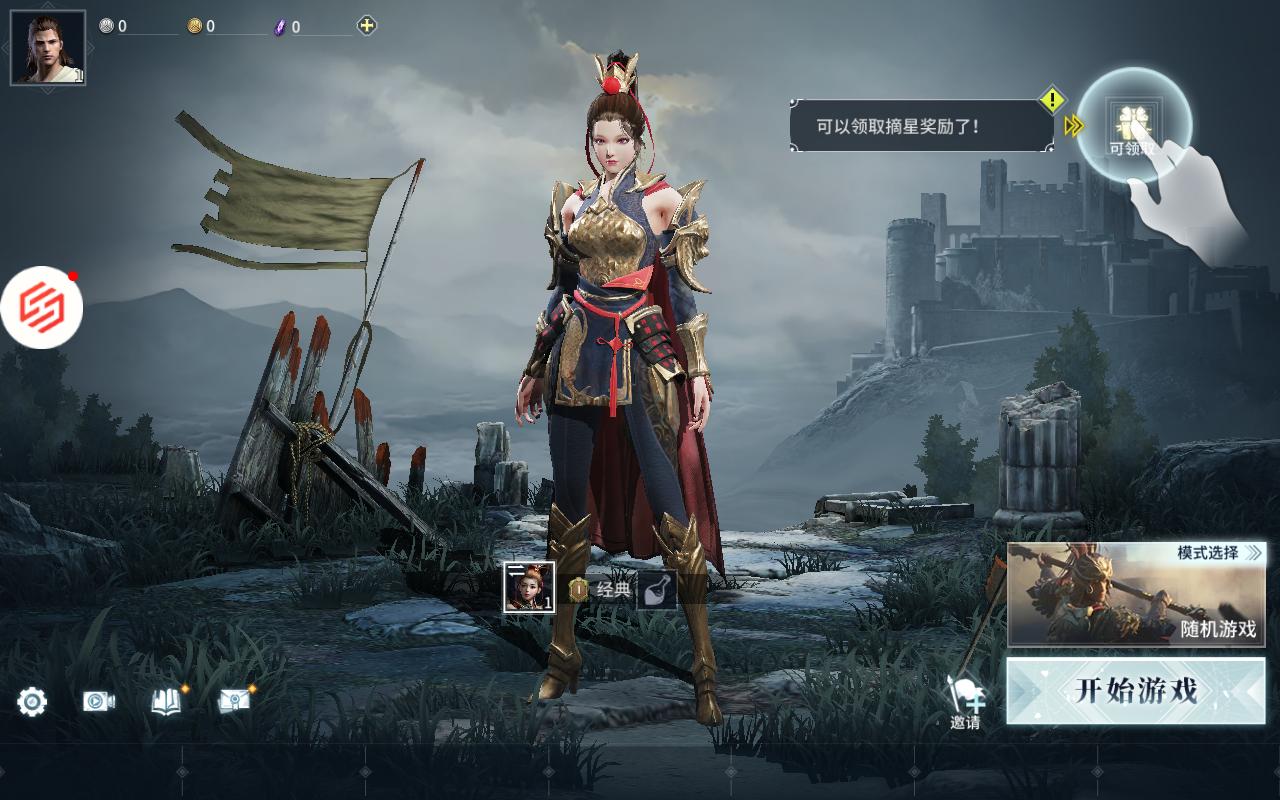This screenshot has width=1280, height=800.
Task: Open the mail envelope icon
Action: coord(236,702)
